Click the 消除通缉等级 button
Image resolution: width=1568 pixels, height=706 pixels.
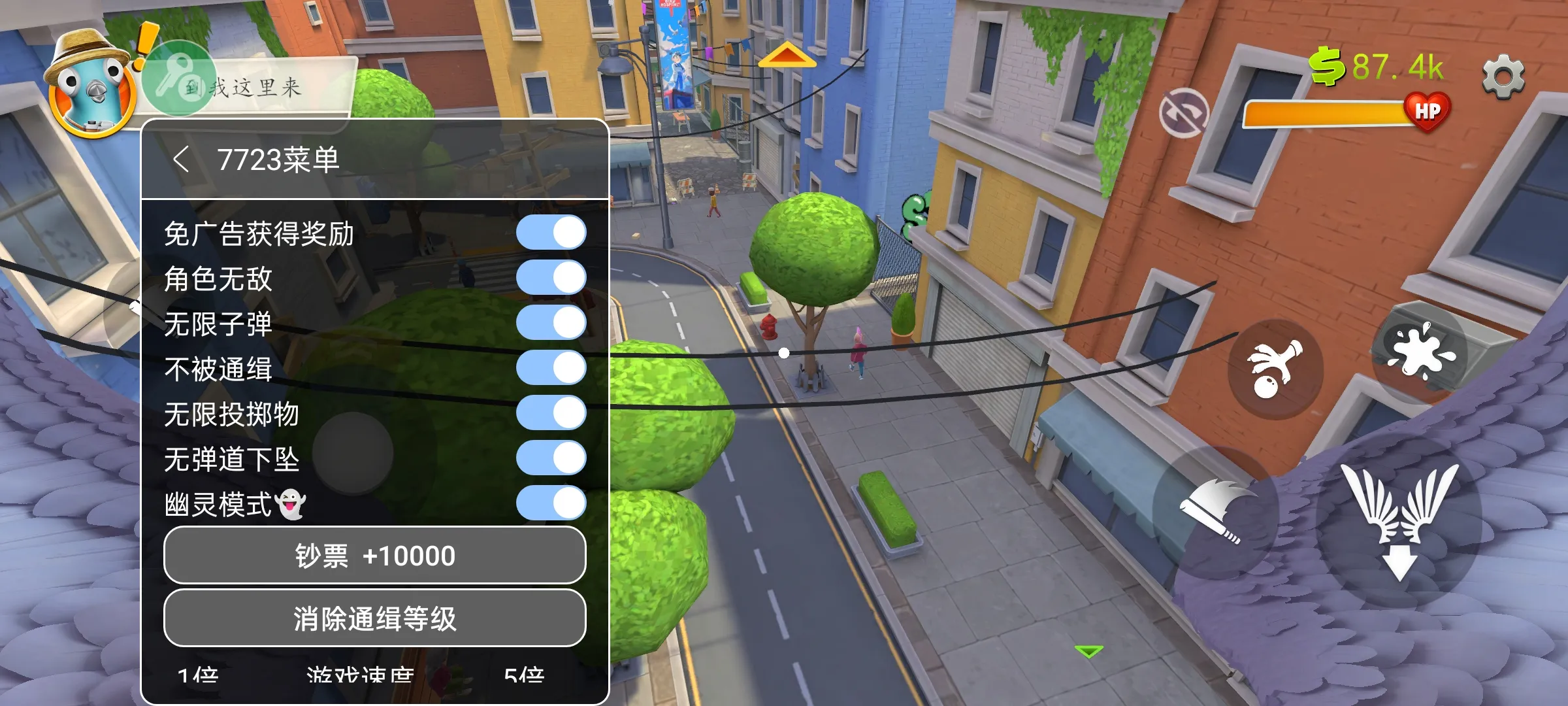click(374, 618)
